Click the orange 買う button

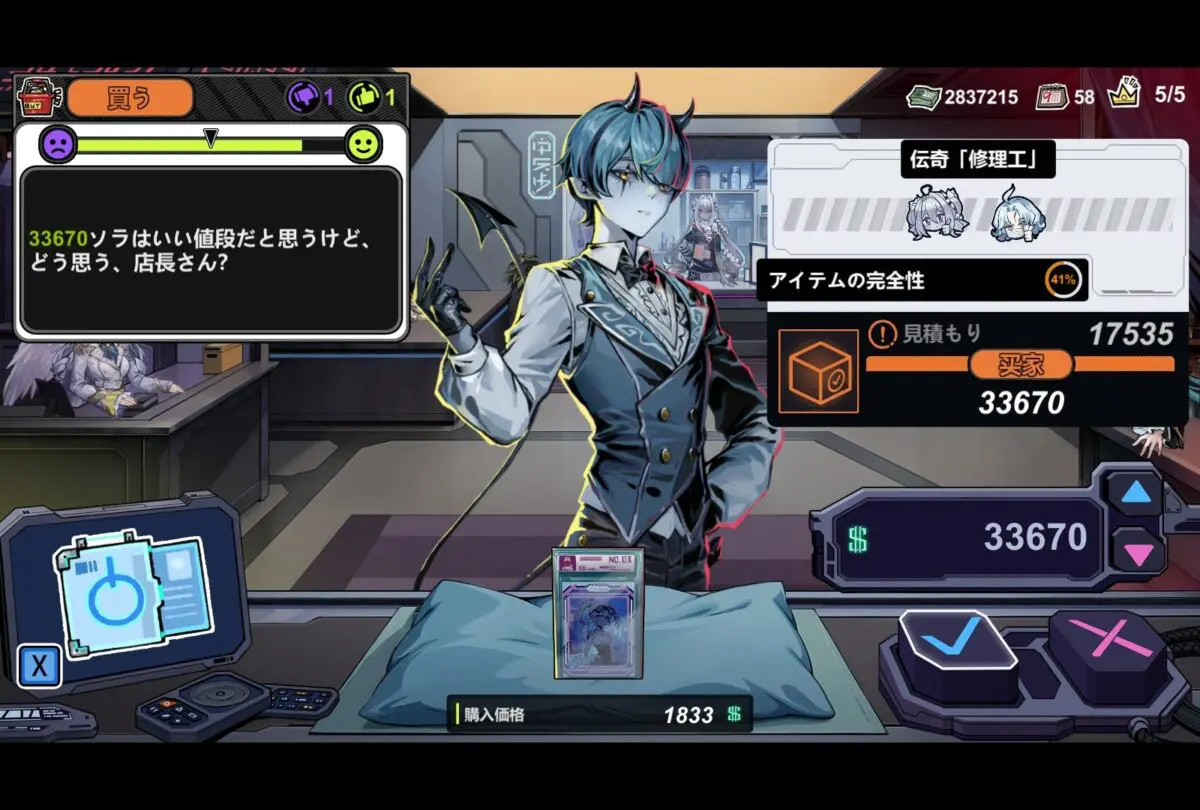point(130,98)
